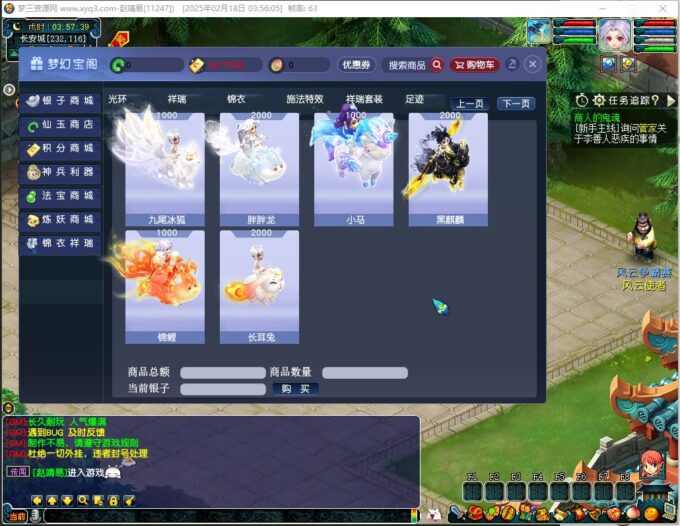680x526 pixels.
Task: Show the 施法特效 tab
Action: tap(305, 100)
